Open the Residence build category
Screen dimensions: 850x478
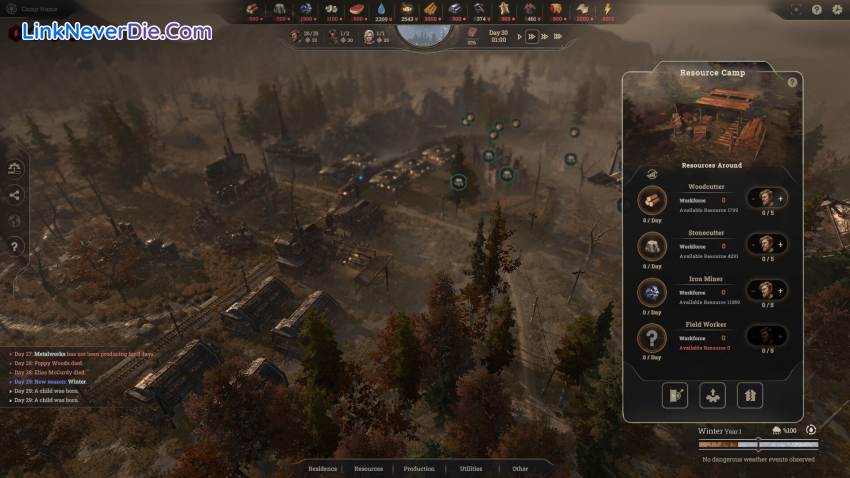[x=323, y=468]
